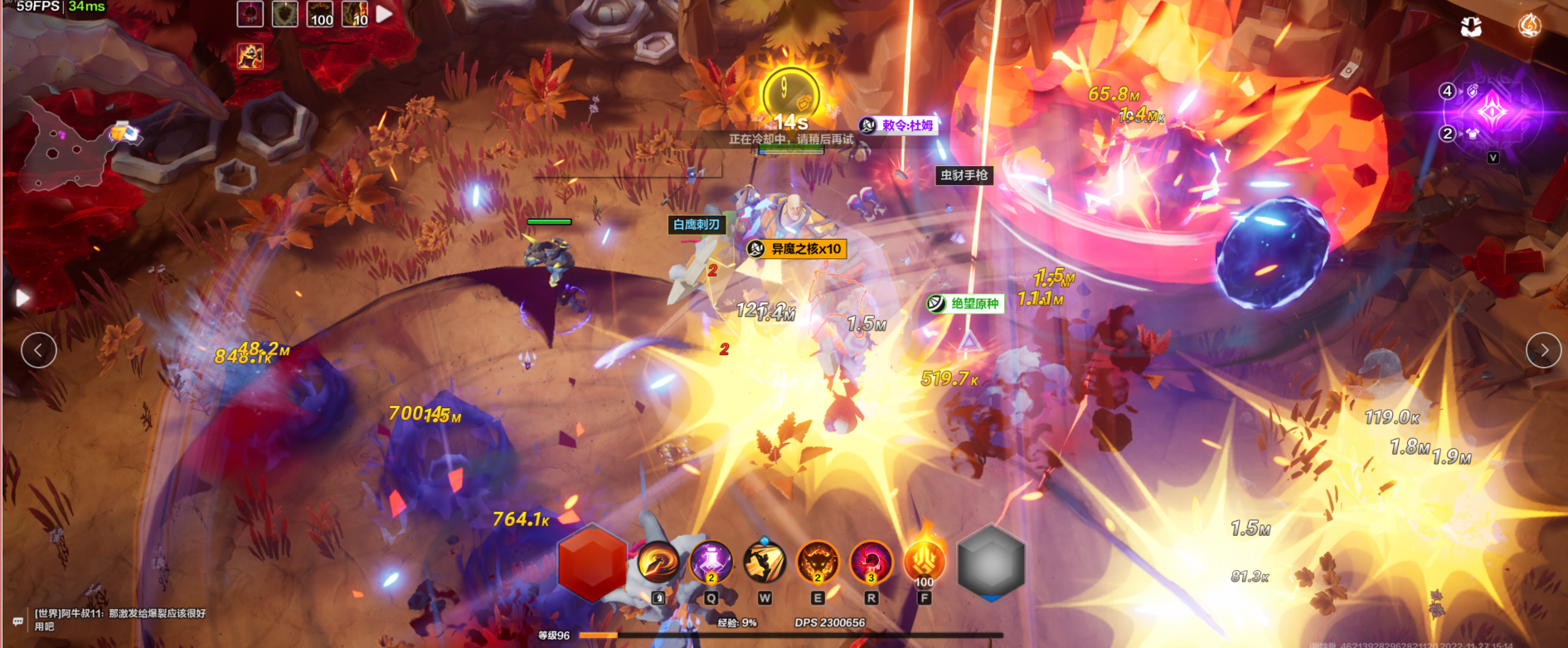Viewport: 1568px width, 648px height.
Task: Expand the left side panel arrow
Action: (x=22, y=298)
